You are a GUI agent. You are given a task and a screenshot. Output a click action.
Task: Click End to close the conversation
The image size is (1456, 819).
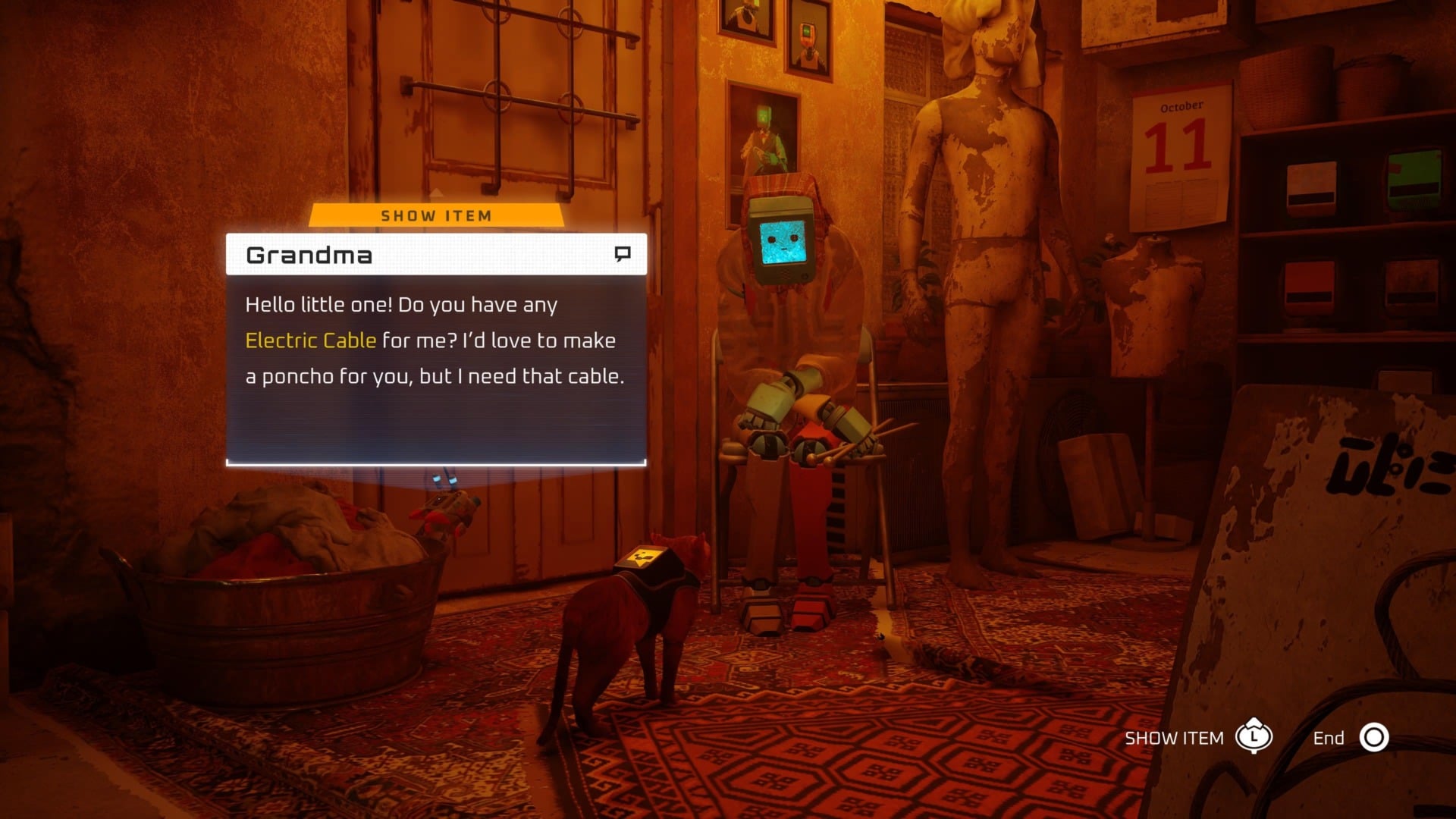1329,736
